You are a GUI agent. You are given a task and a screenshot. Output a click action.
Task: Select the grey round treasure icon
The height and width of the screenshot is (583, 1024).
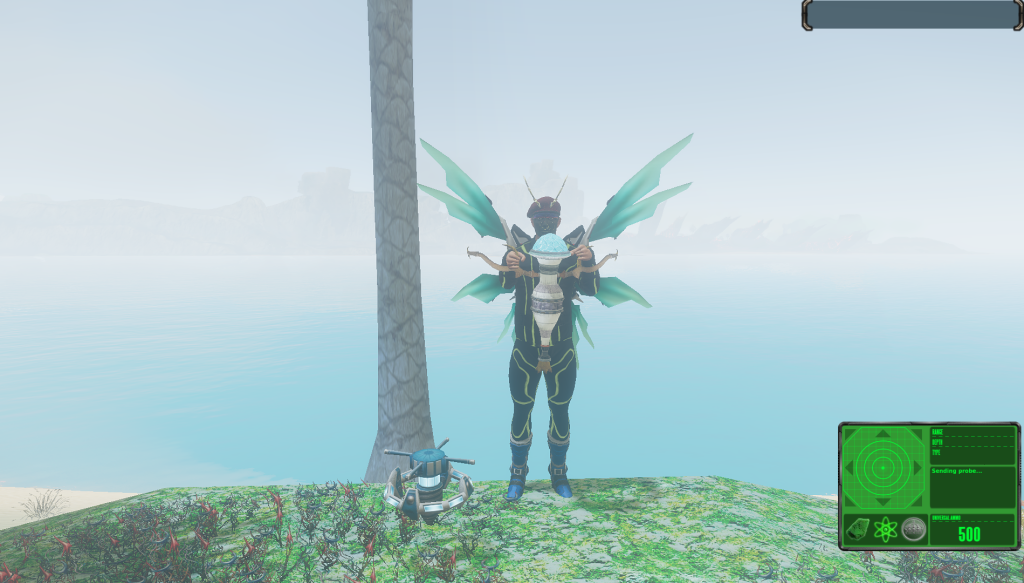(x=913, y=530)
